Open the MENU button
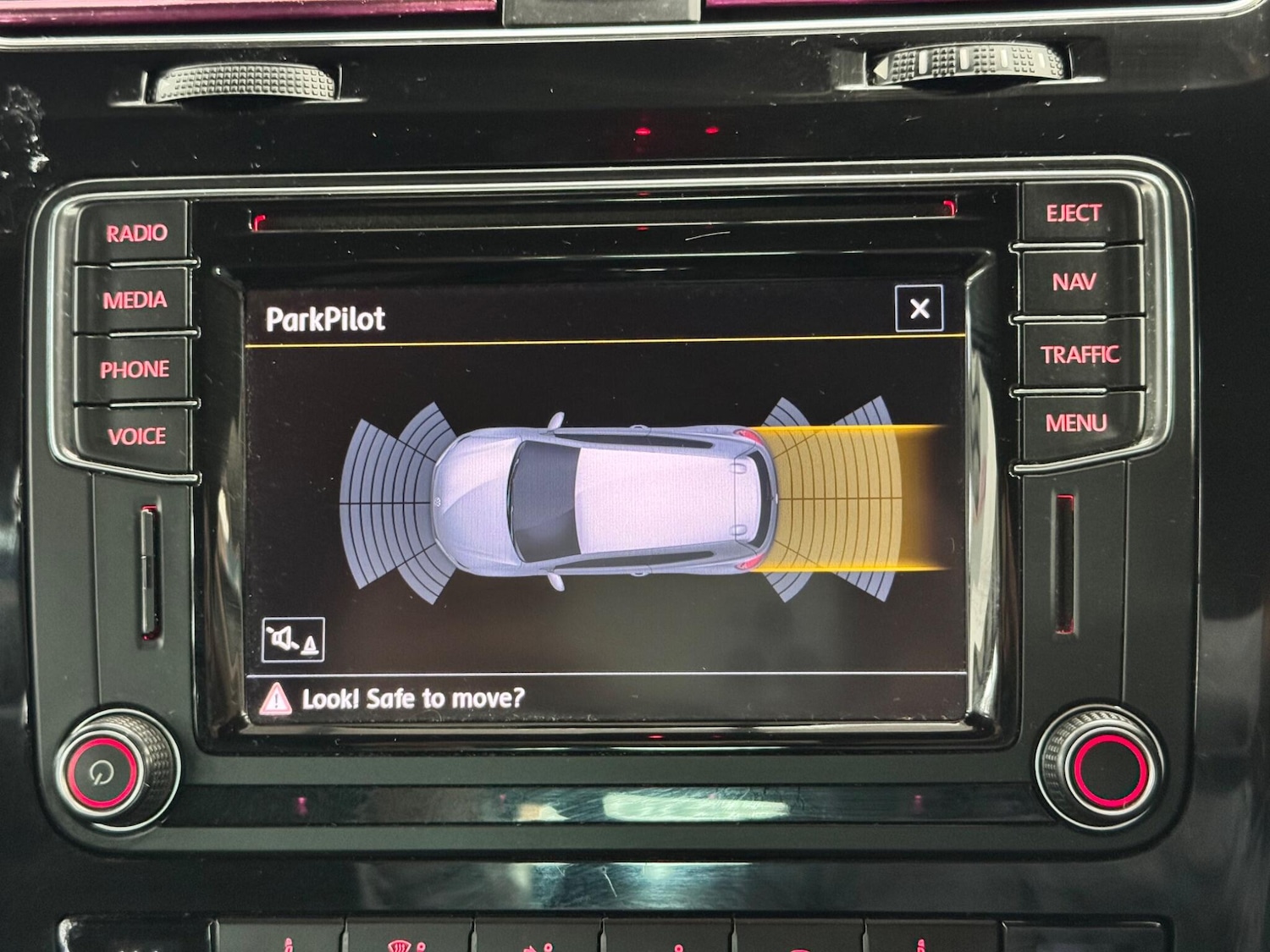 [x=1076, y=422]
